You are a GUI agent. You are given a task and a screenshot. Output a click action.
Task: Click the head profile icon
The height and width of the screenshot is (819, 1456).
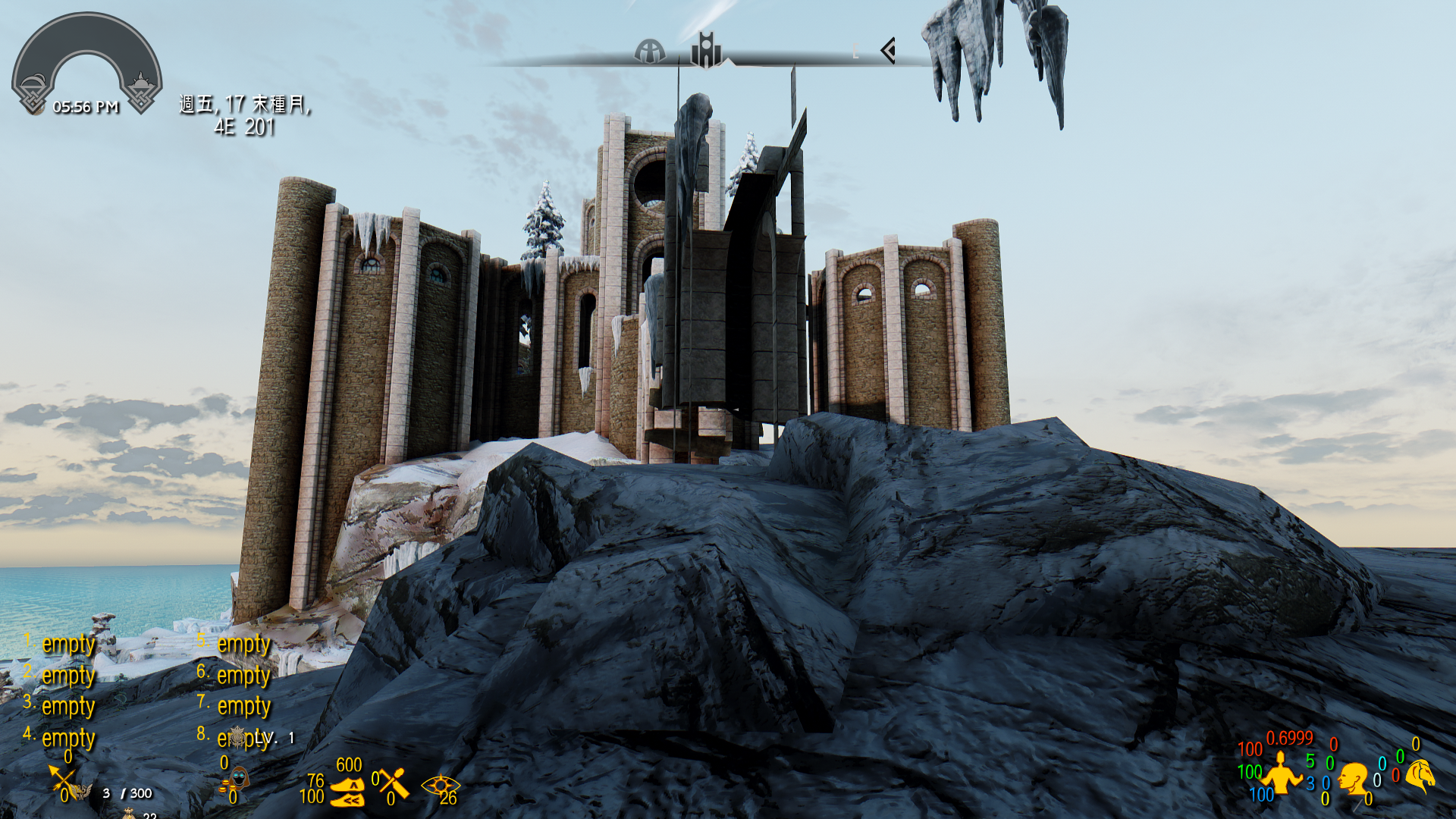click(x=1352, y=779)
